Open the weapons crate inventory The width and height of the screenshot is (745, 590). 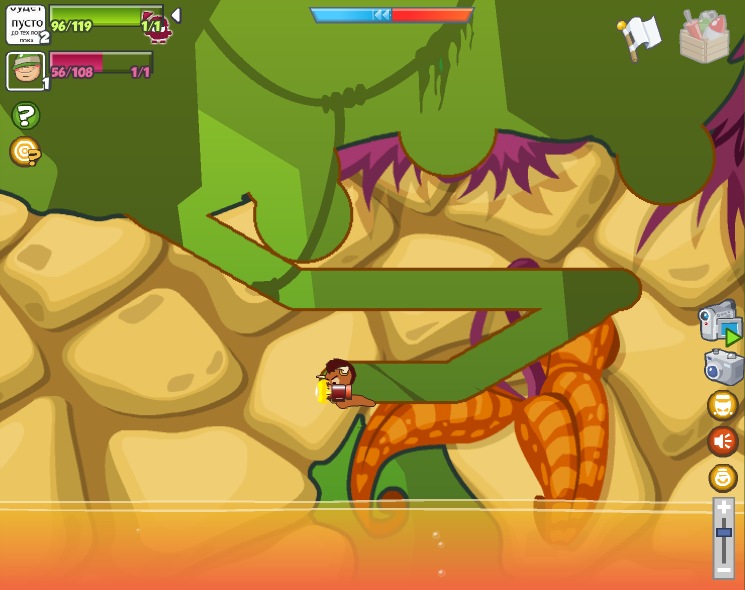[x=704, y=37]
